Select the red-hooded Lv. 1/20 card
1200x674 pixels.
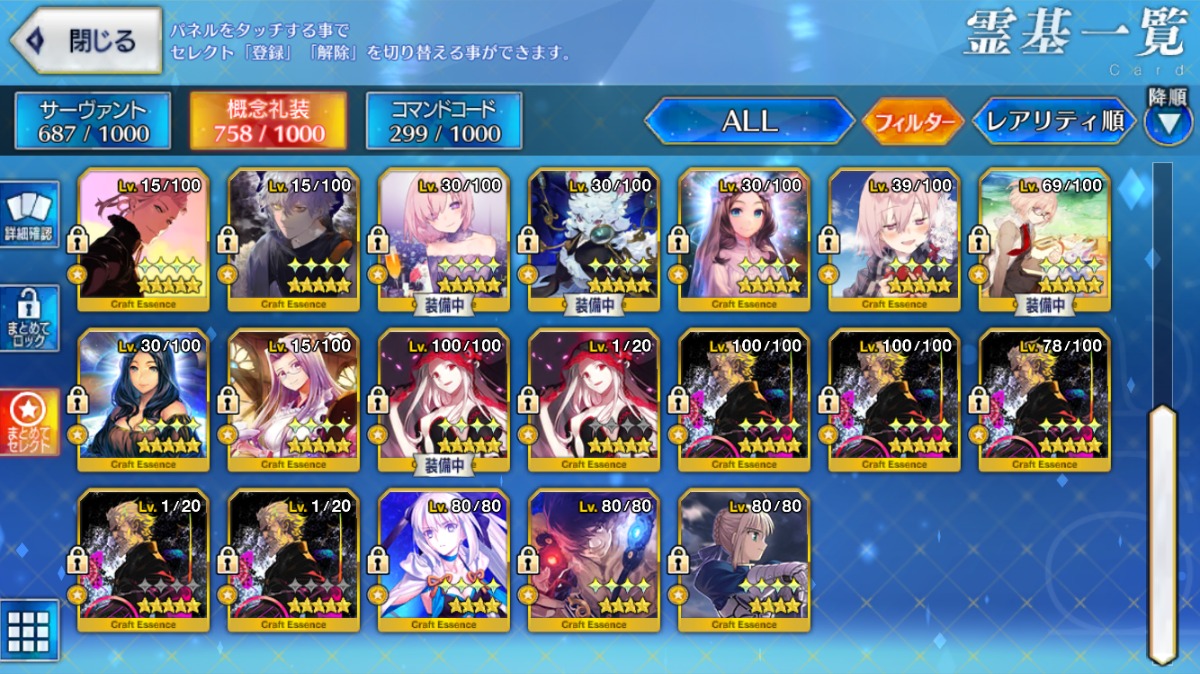point(594,399)
